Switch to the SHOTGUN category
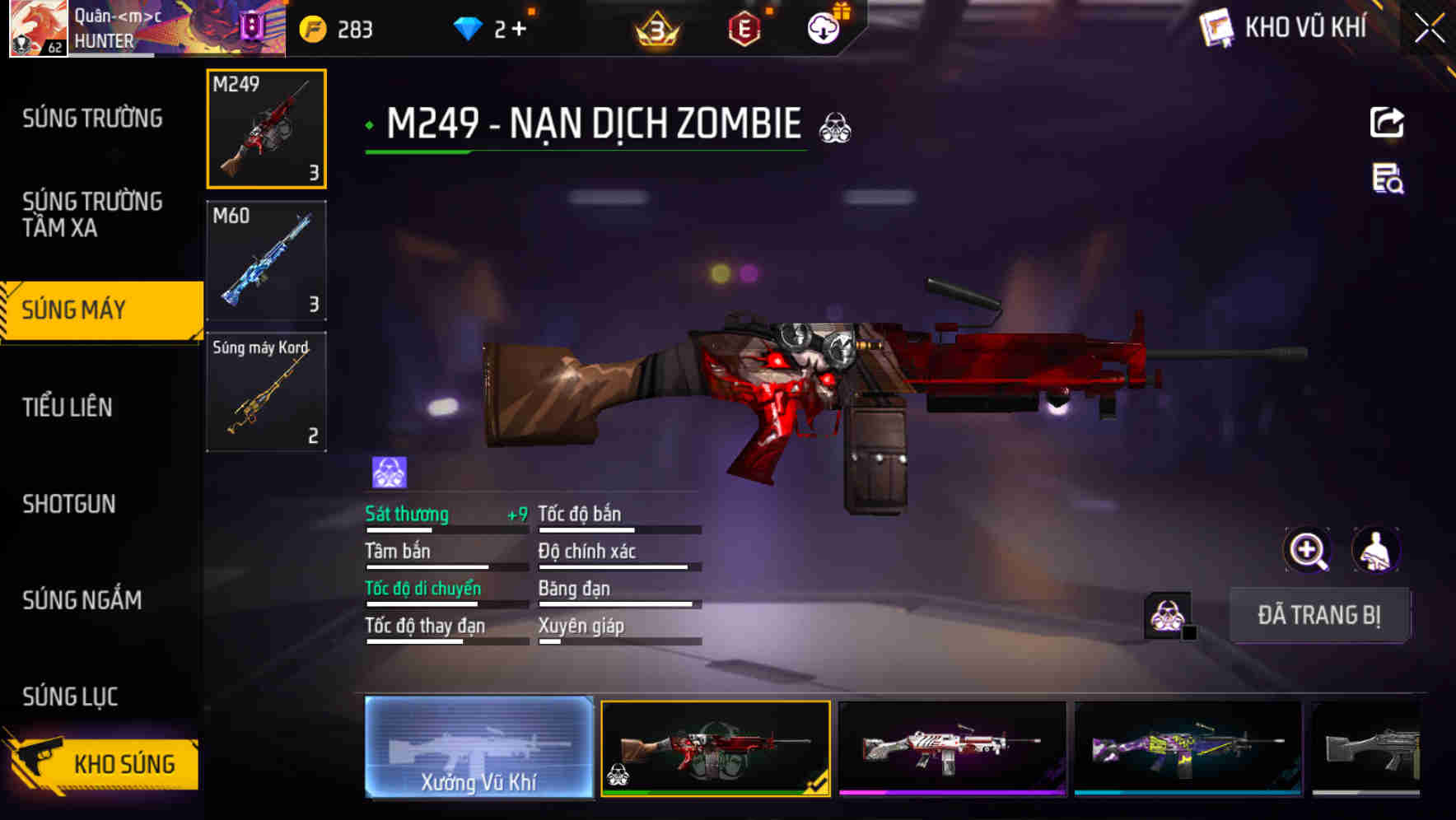This screenshot has height=820, width=1456. click(x=70, y=504)
